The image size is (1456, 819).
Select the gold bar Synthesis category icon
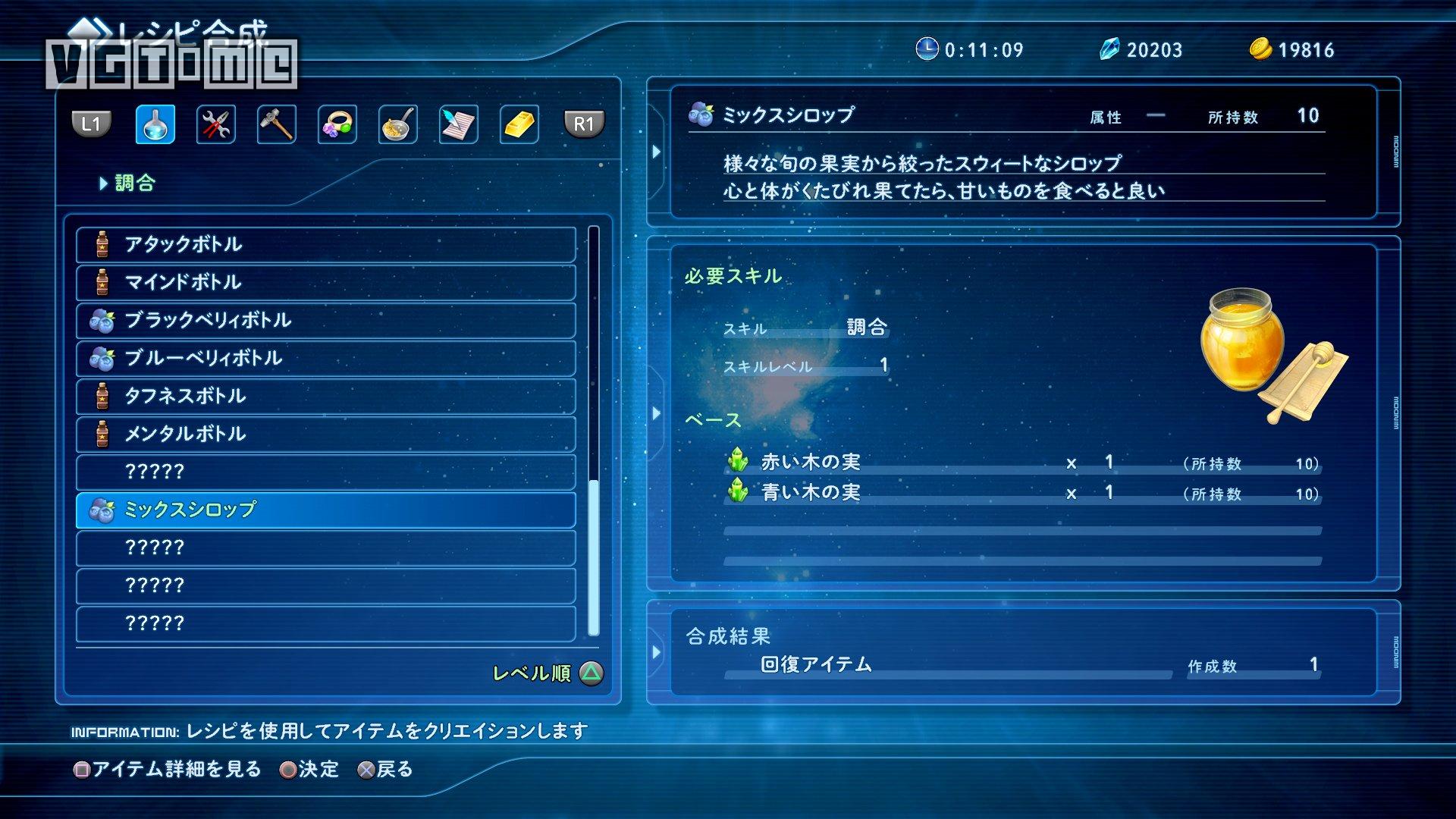point(517,125)
